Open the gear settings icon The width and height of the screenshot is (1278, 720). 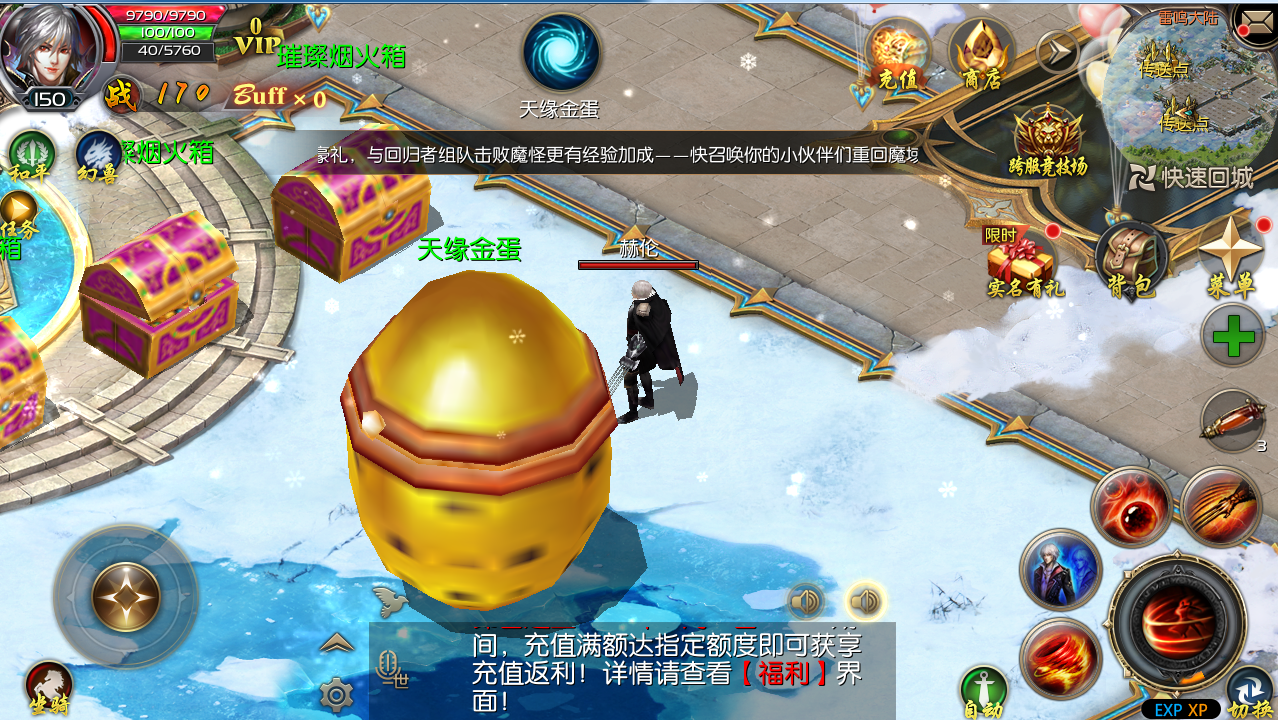pyautogui.click(x=336, y=693)
